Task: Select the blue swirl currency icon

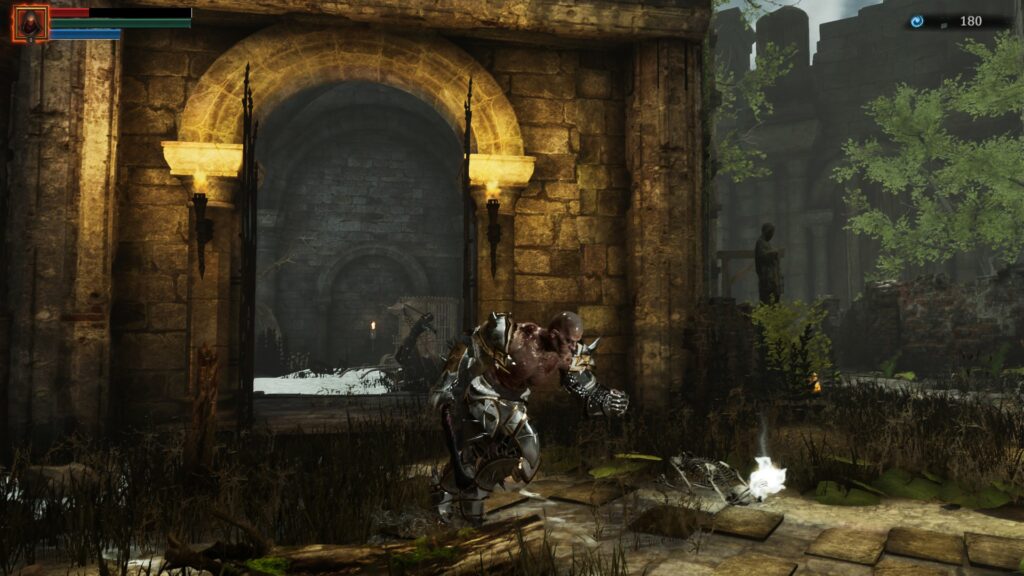Action: 917,21
